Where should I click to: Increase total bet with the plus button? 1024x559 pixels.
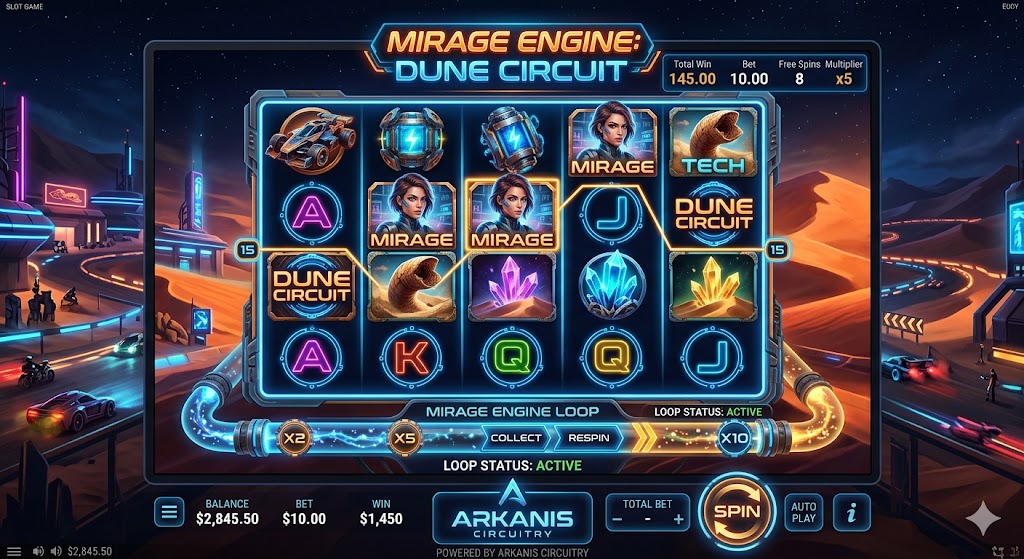coord(679,519)
